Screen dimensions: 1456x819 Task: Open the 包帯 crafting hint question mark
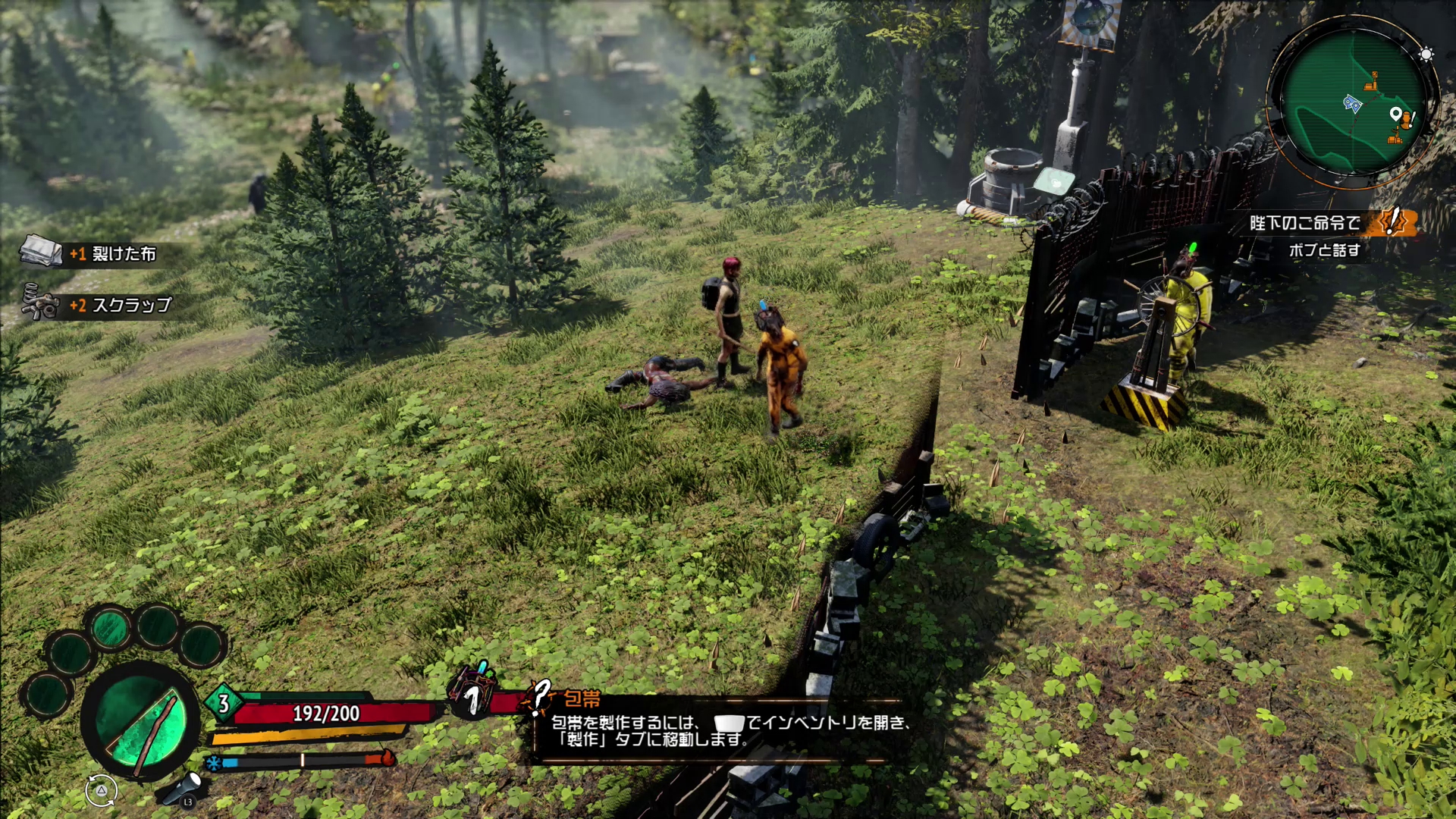point(540,696)
